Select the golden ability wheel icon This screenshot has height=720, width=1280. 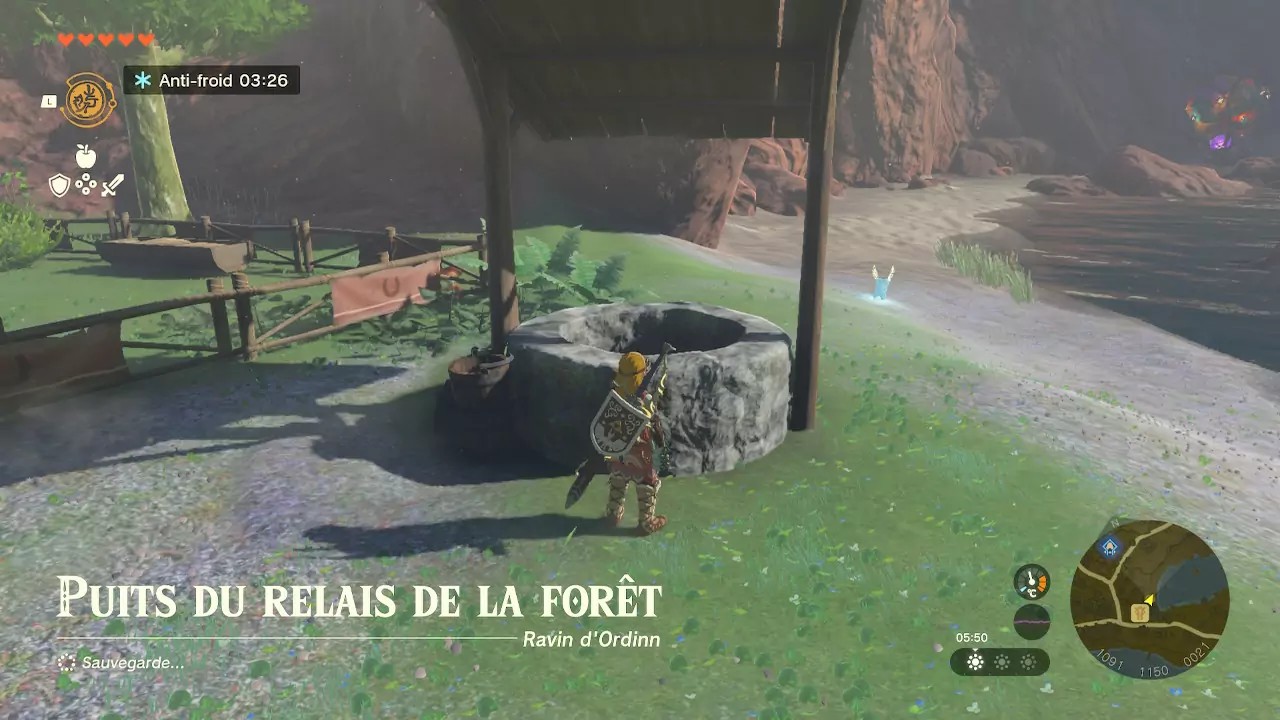tap(88, 100)
